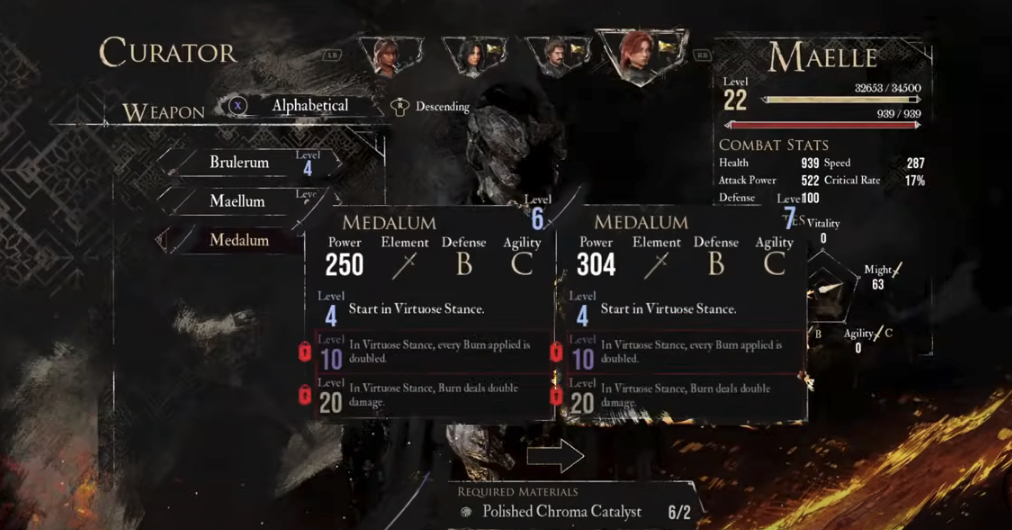Switch to the black-haired woman portrait
The width and height of the screenshot is (1012, 530).
pyautogui.click(x=470, y=56)
